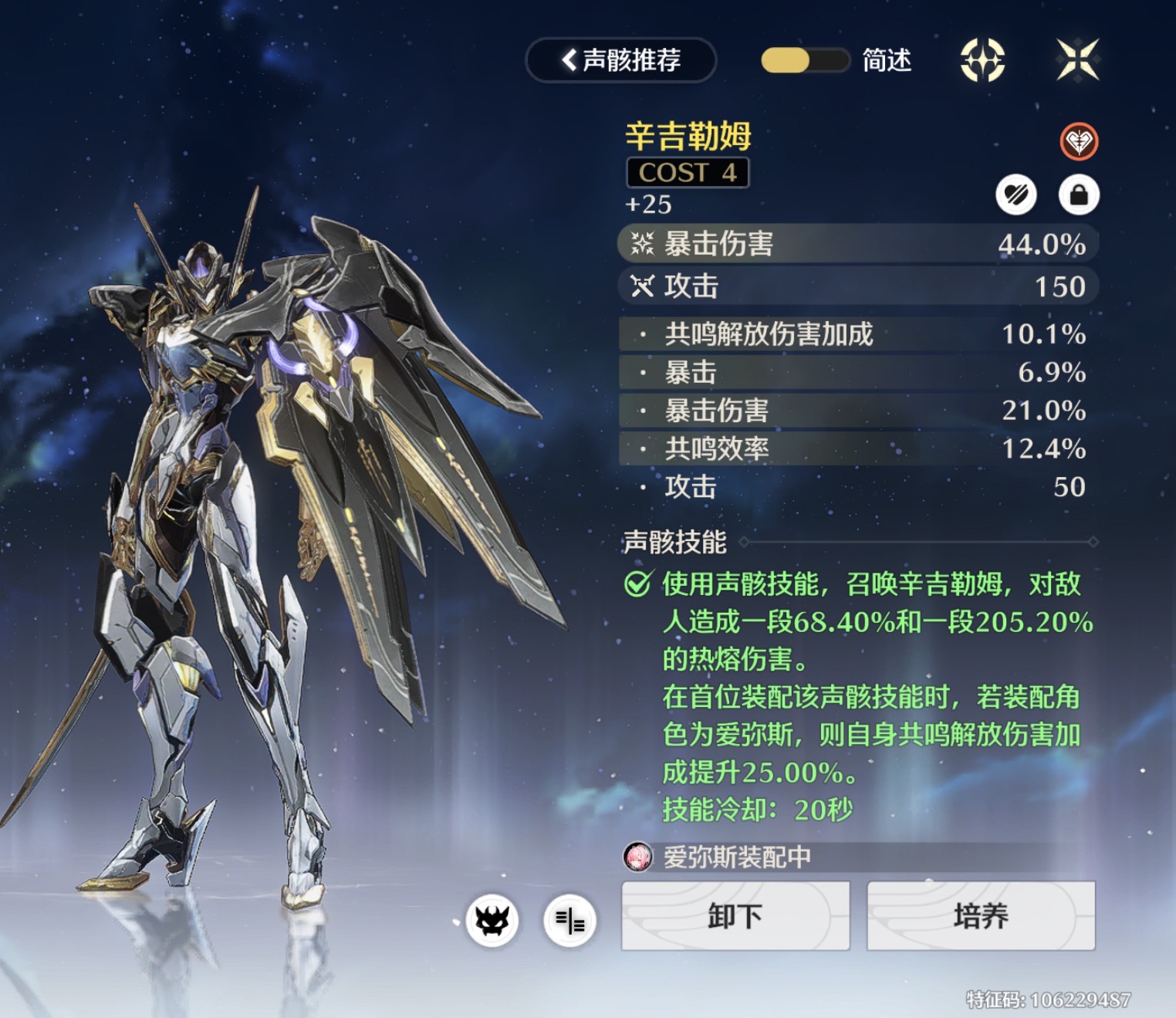Open 培养 to upgrade the echo

tap(981, 916)
